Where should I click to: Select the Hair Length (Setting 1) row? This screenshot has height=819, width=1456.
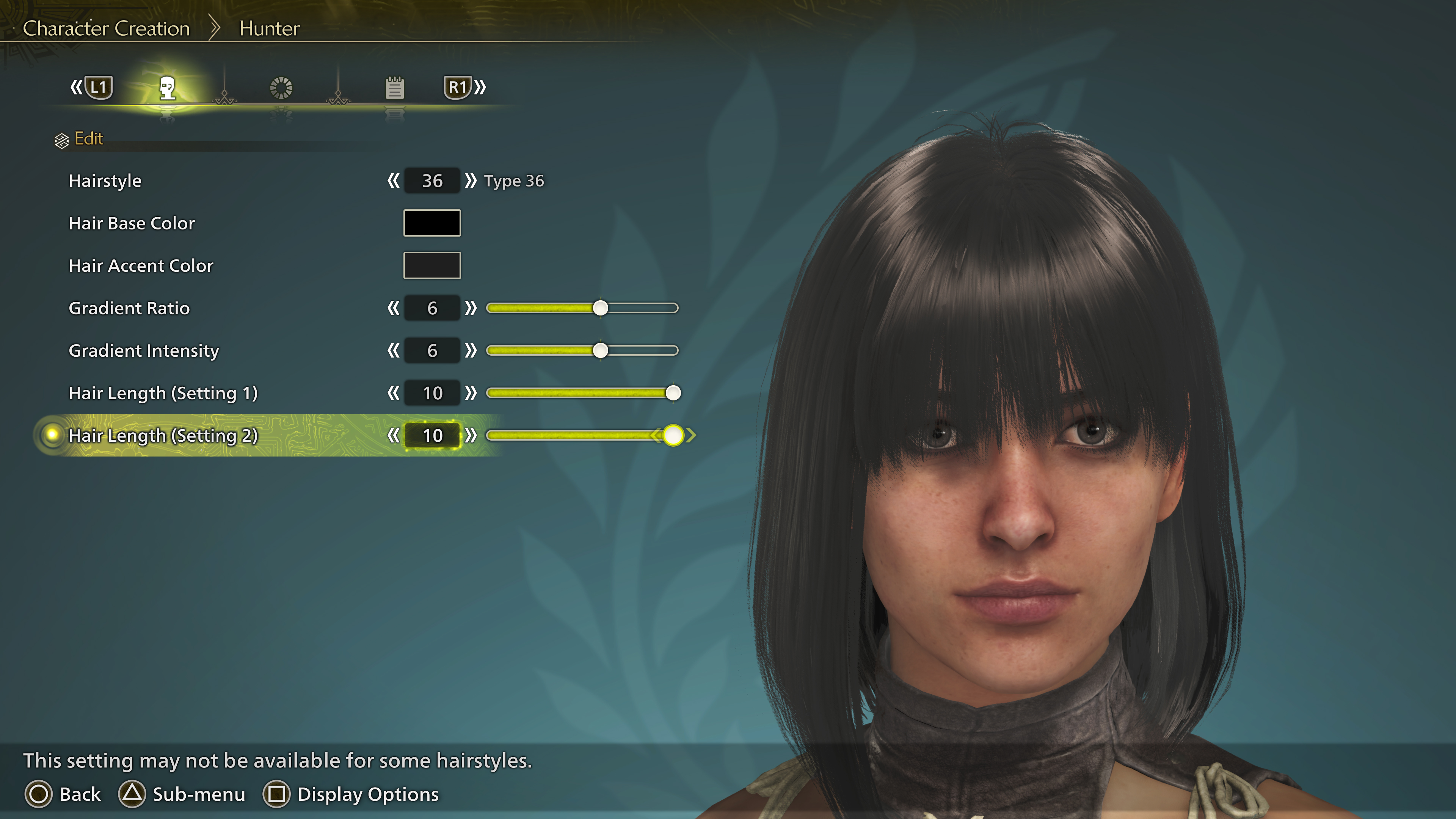click(x=163, y=393)
